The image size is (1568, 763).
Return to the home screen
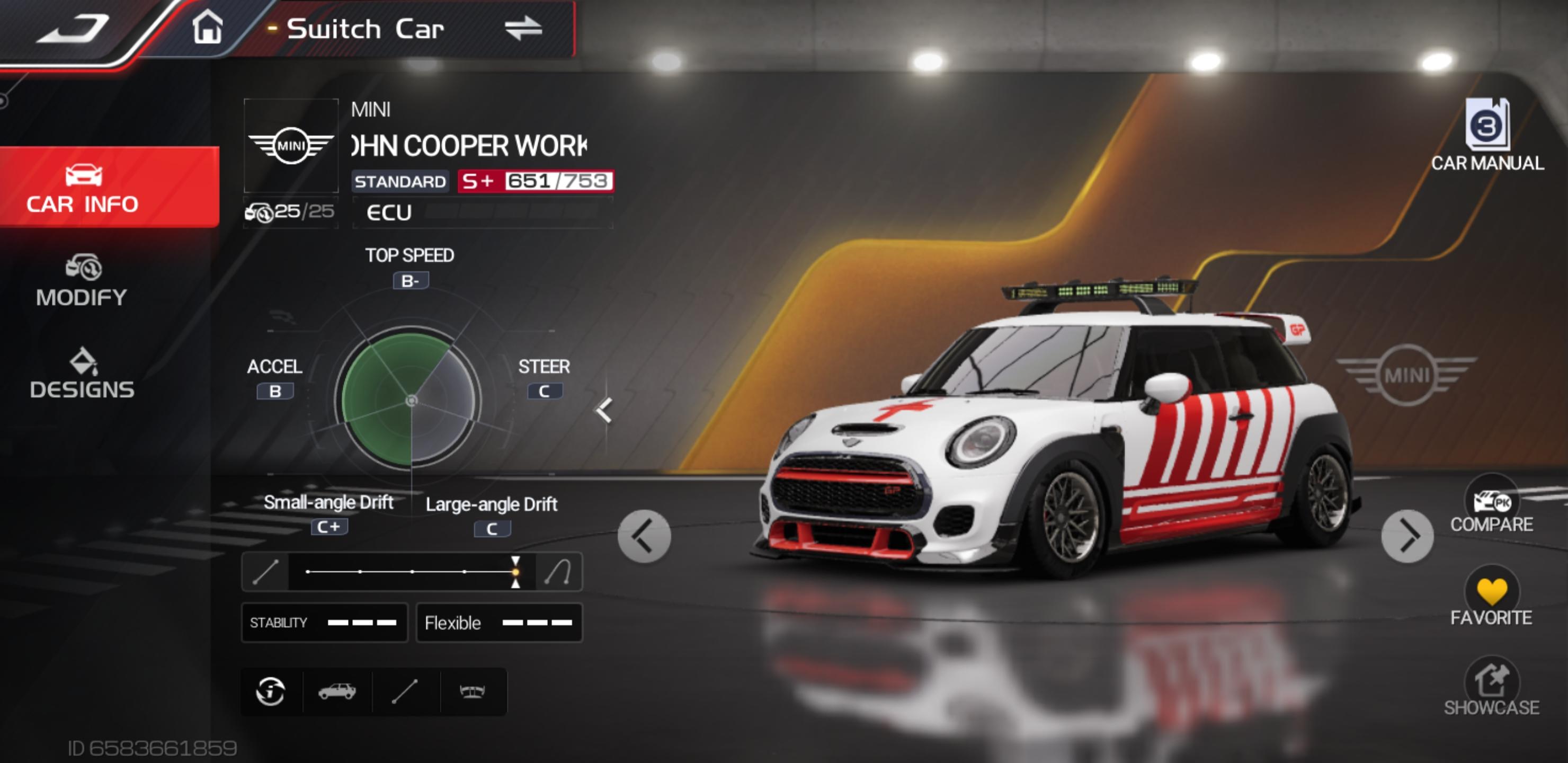(208, 28)
